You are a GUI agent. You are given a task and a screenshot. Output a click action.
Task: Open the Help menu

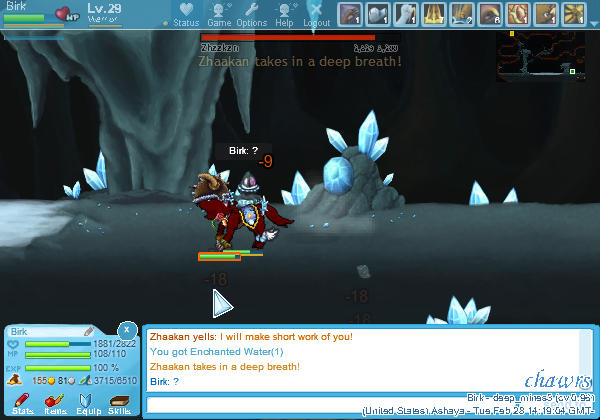click(x=284, y=14)
